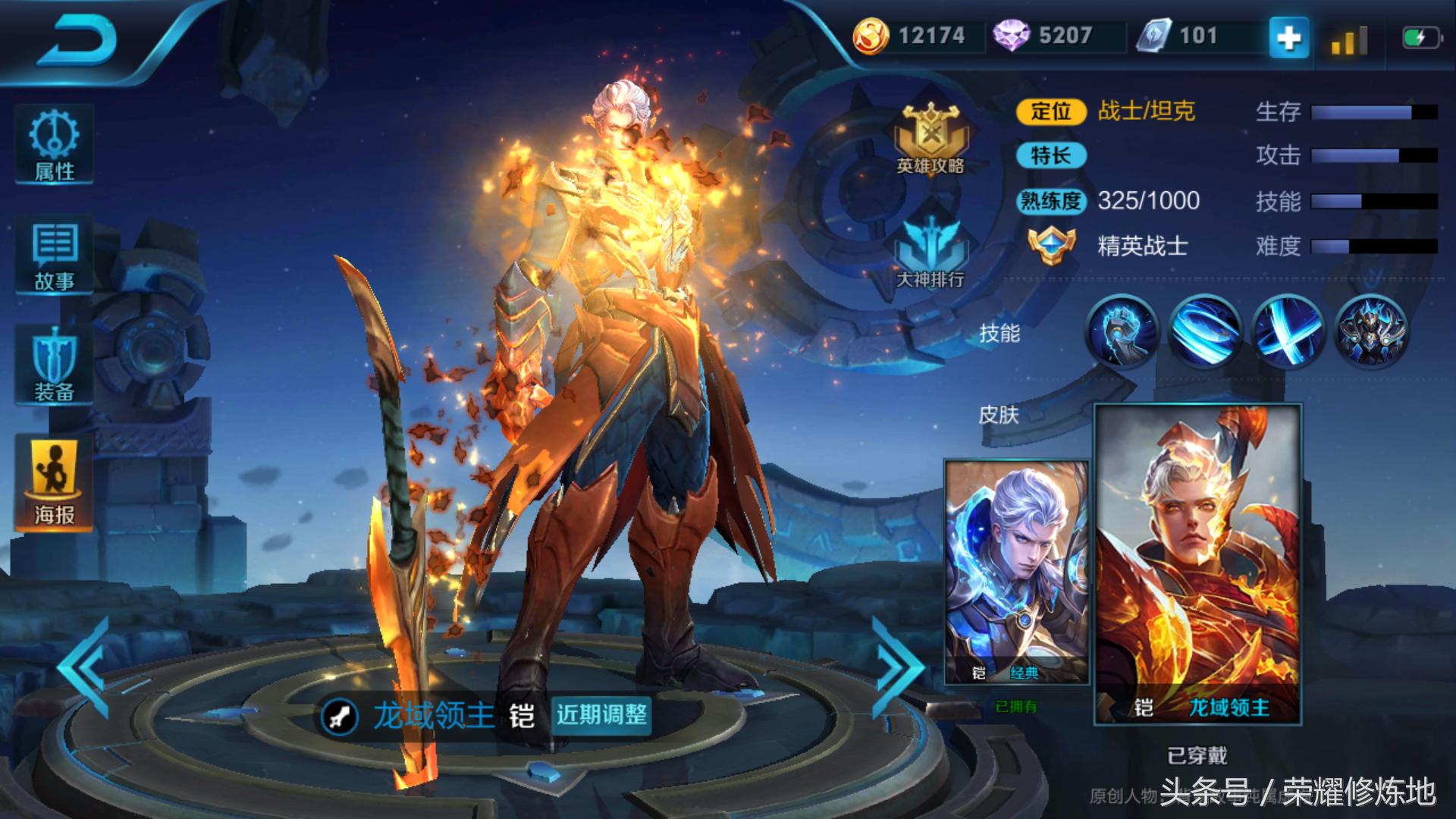The image size is (1456, 819).
Task: View the first armored-arm skill icon
Action: pyautogui.click(x=1122, y=332)
